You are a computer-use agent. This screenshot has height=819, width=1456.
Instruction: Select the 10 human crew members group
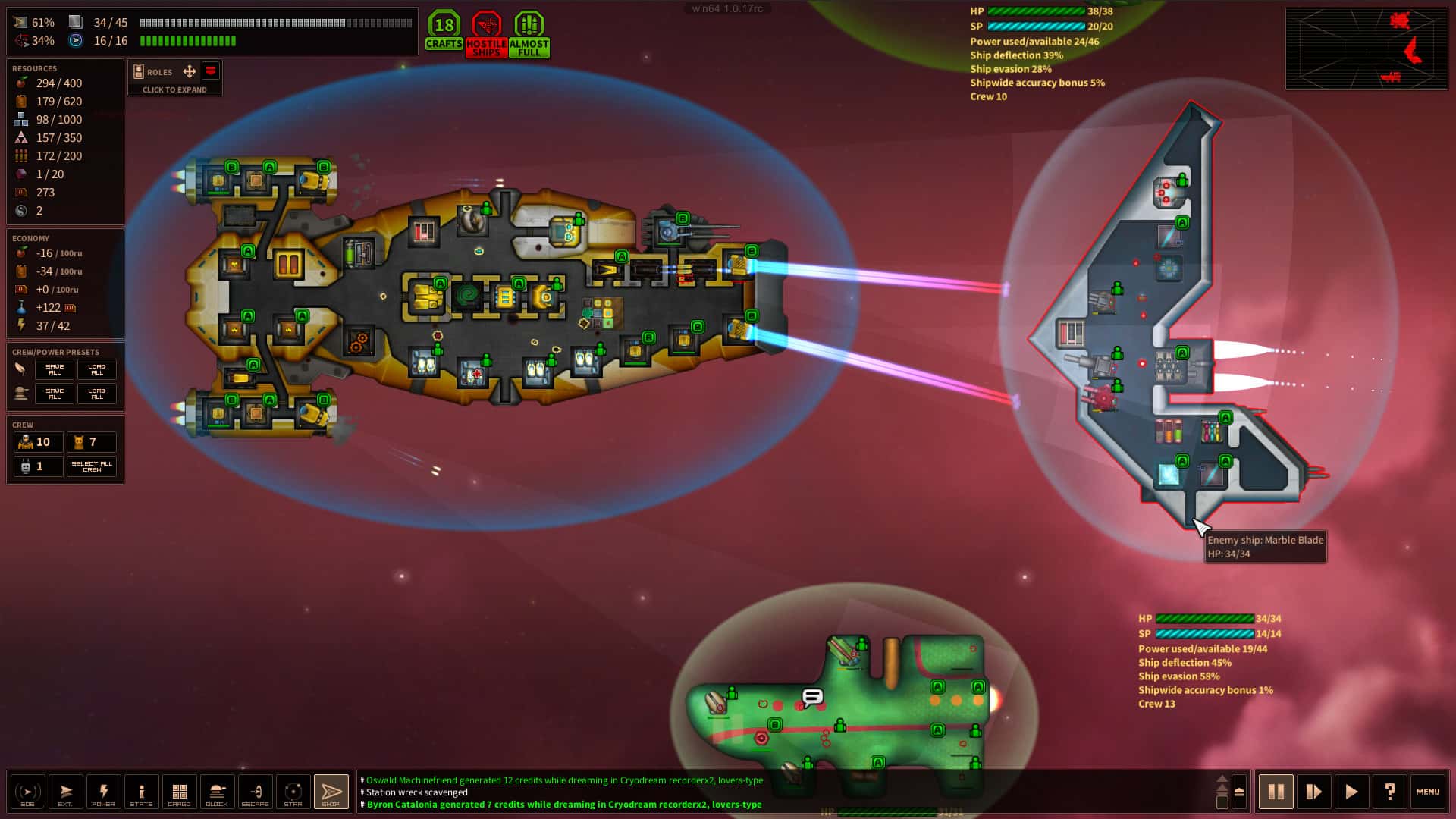(37, 442)
